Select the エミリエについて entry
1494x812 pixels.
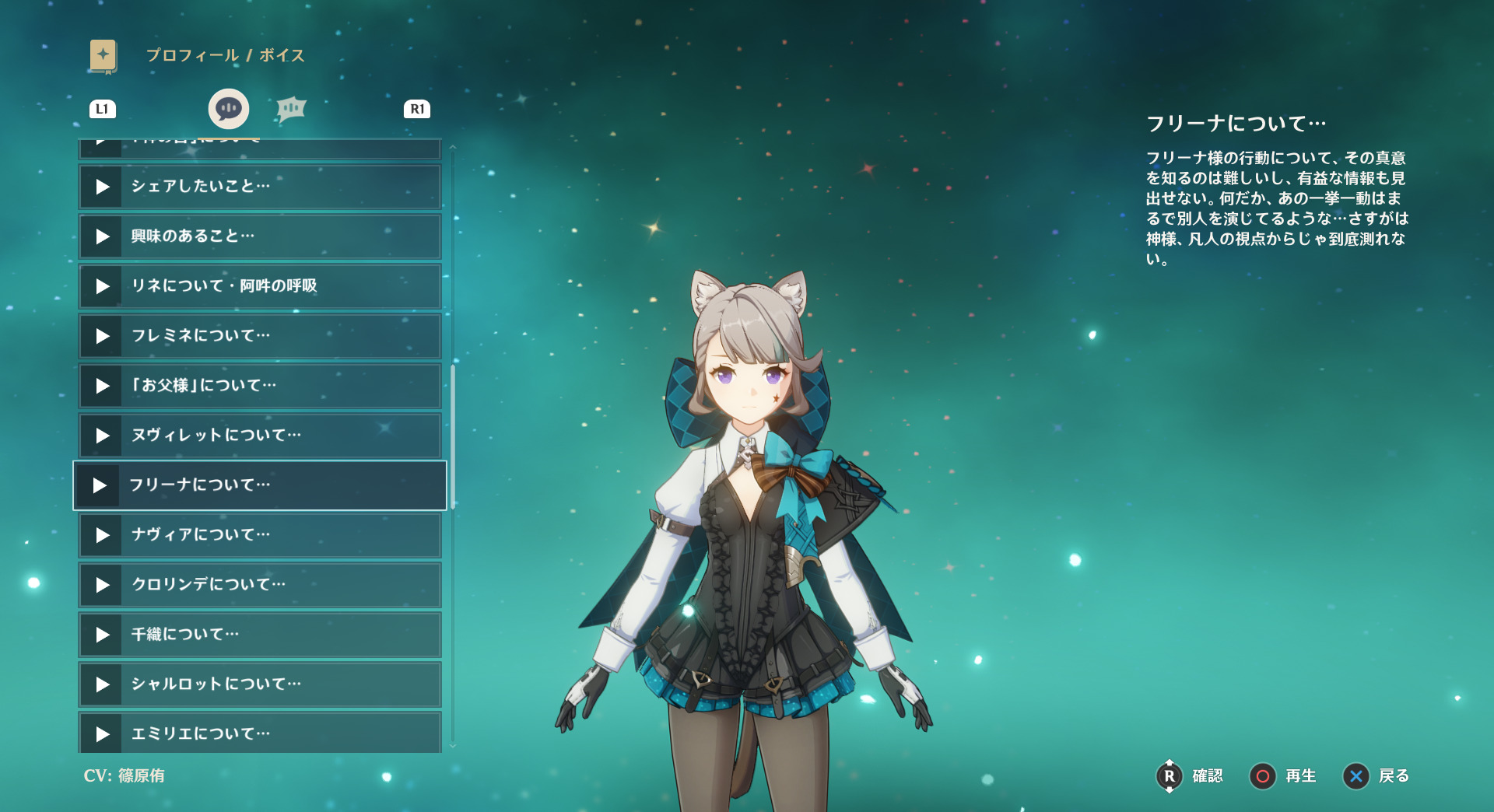tap(259, 733)
